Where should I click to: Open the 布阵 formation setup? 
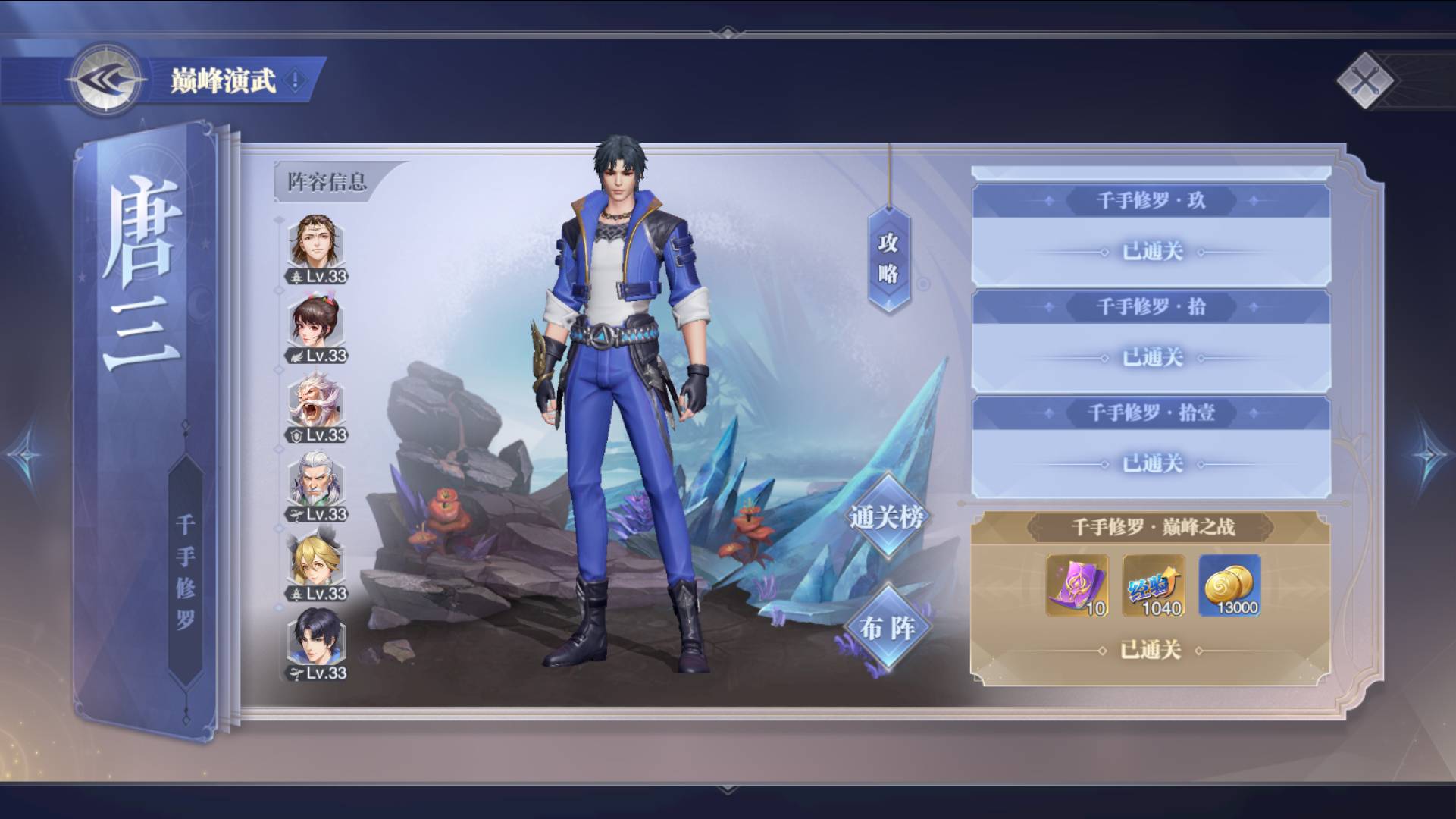click(x=887, y=628)
